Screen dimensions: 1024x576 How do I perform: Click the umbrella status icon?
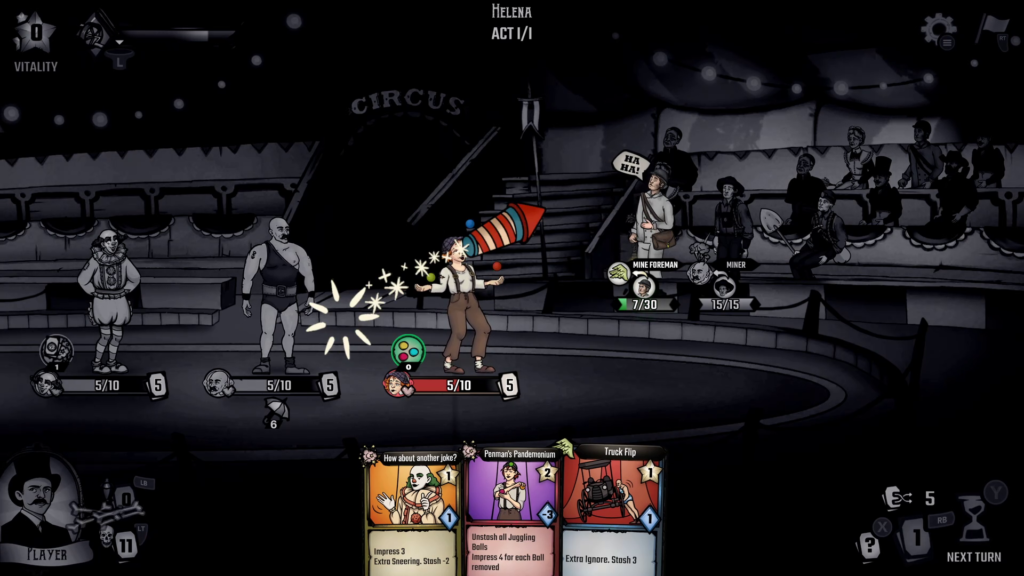[271, 409]
